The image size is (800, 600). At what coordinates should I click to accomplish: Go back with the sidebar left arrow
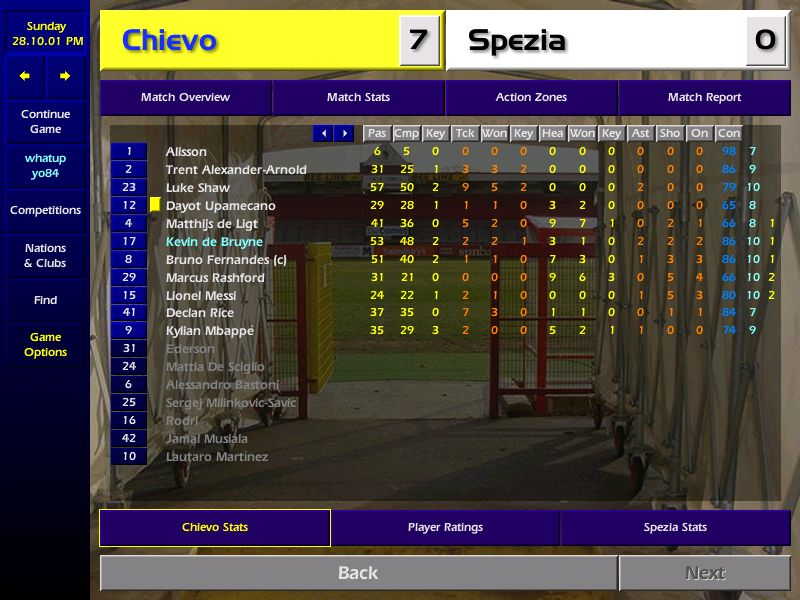pyautogui.click(x=25, y=76)
